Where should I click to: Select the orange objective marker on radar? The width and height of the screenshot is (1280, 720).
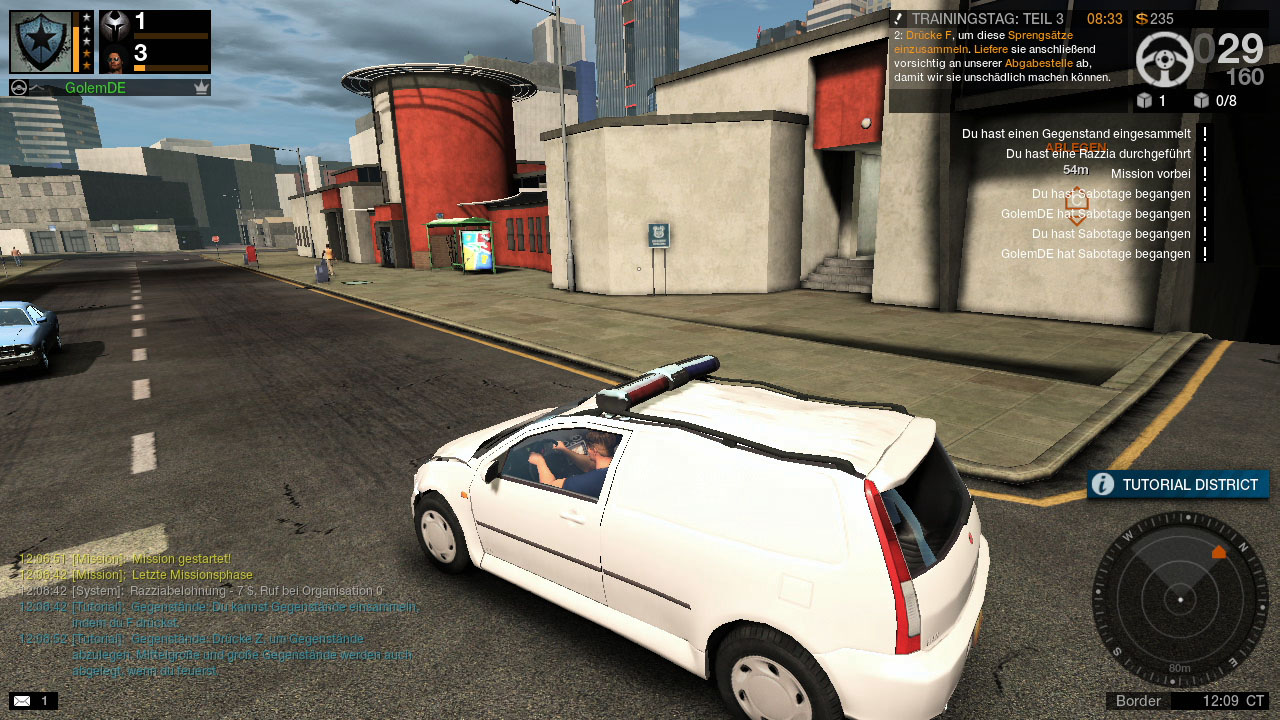pyautogui.click(x=1218, y=552)
